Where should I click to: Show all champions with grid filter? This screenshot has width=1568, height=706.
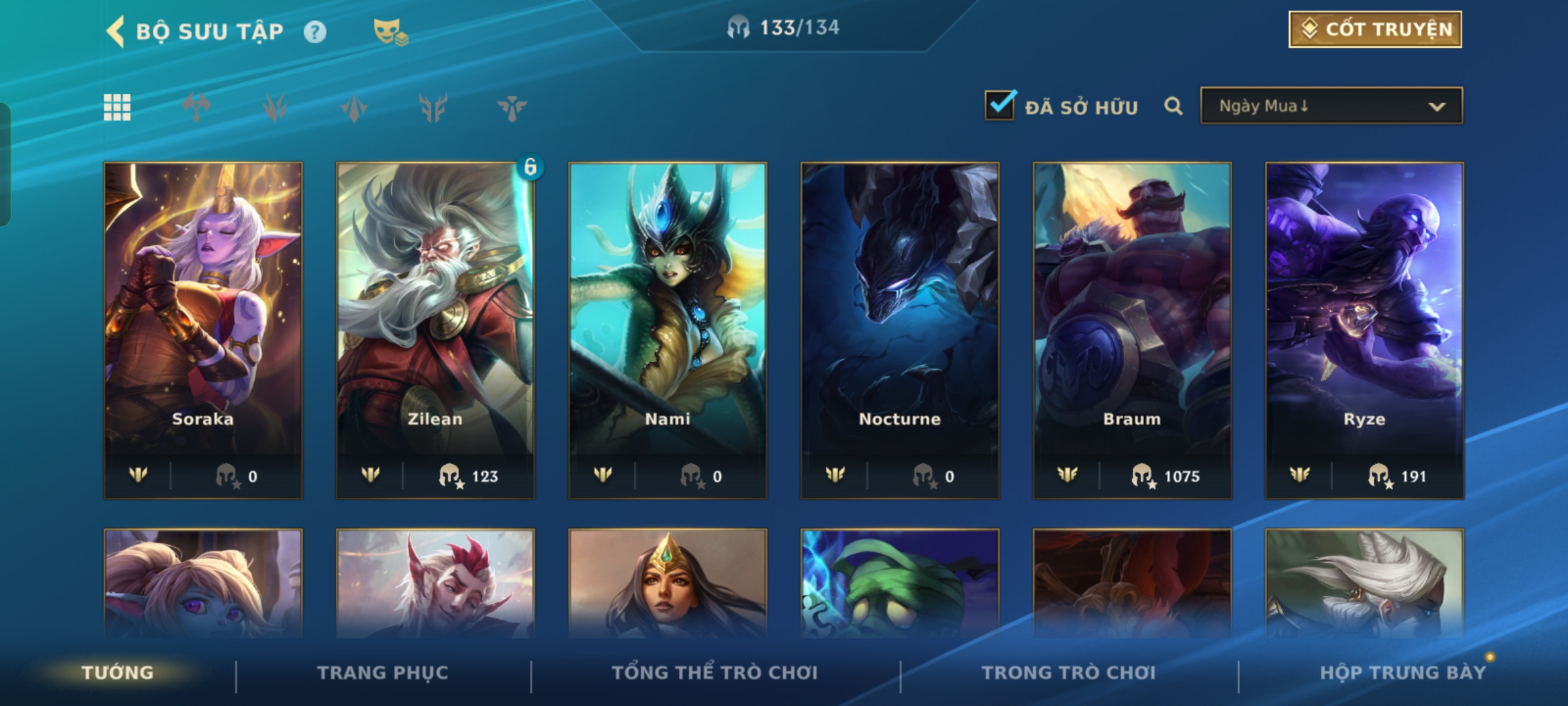tap(118, 107)
